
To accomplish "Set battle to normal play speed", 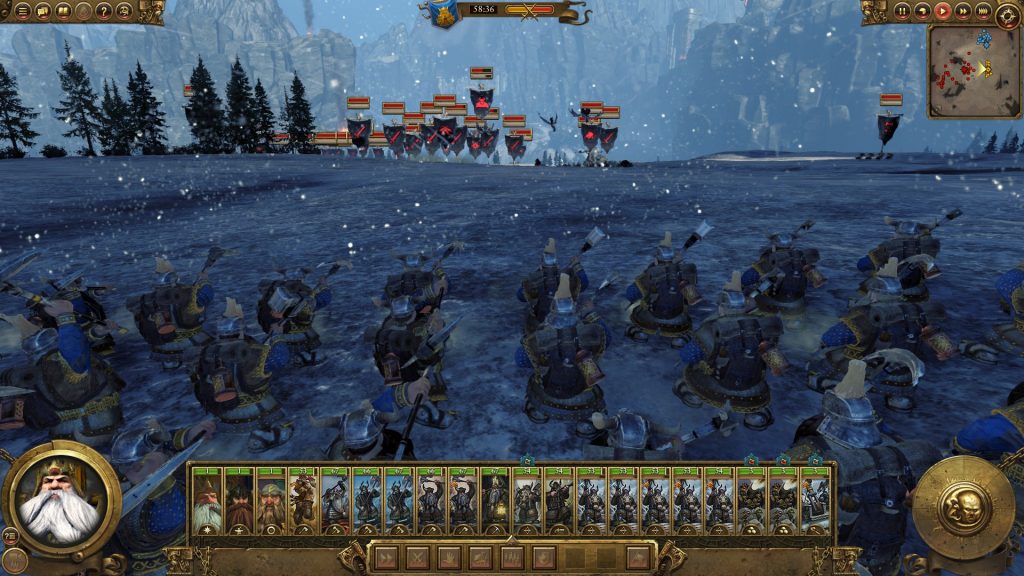I will click(x=942, y=11).
